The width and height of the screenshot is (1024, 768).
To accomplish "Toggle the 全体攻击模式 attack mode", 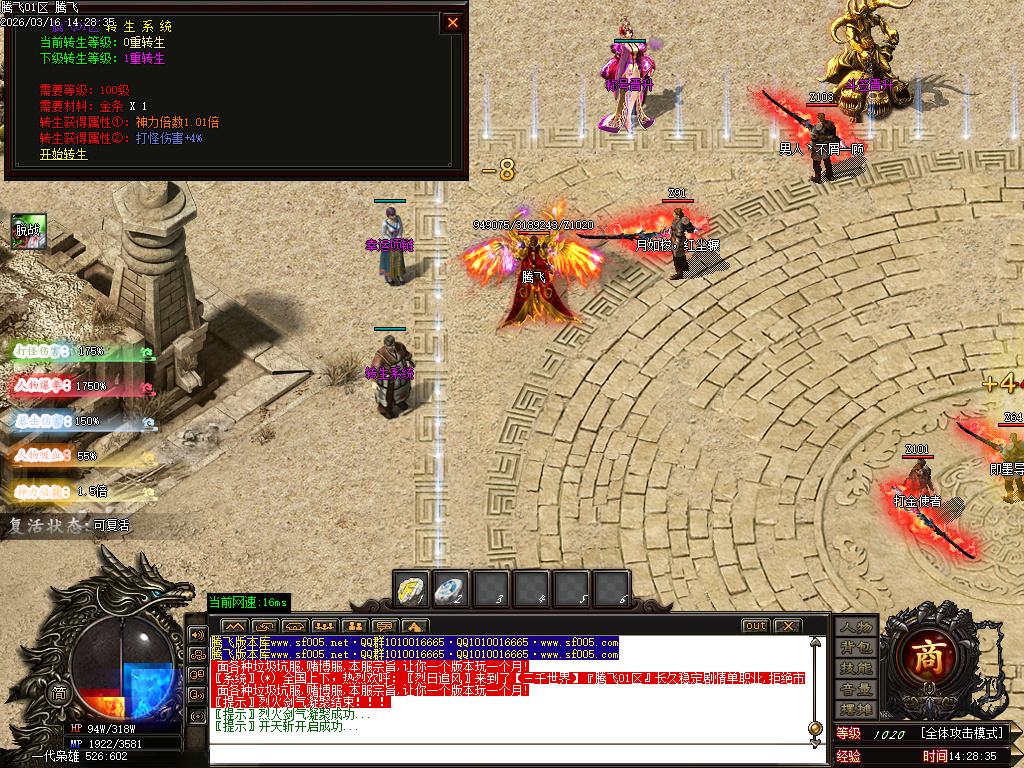I will (961, 734).
